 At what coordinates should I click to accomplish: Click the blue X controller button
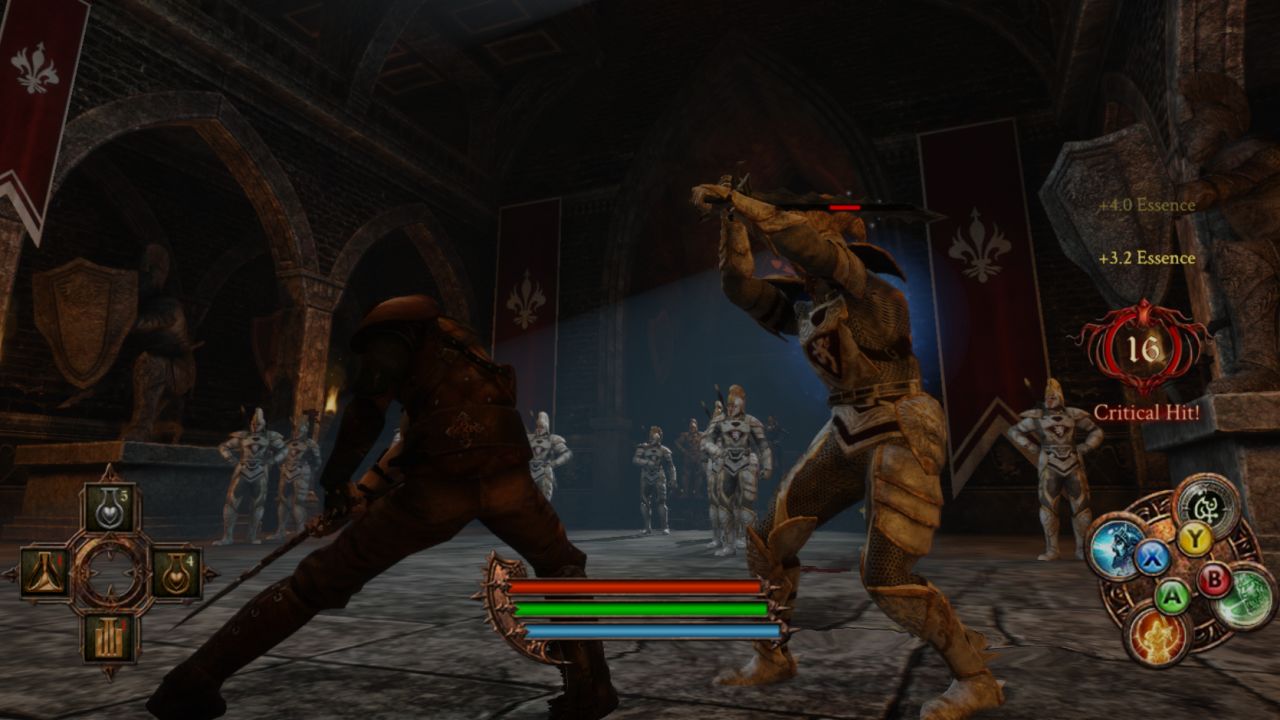1151,556
